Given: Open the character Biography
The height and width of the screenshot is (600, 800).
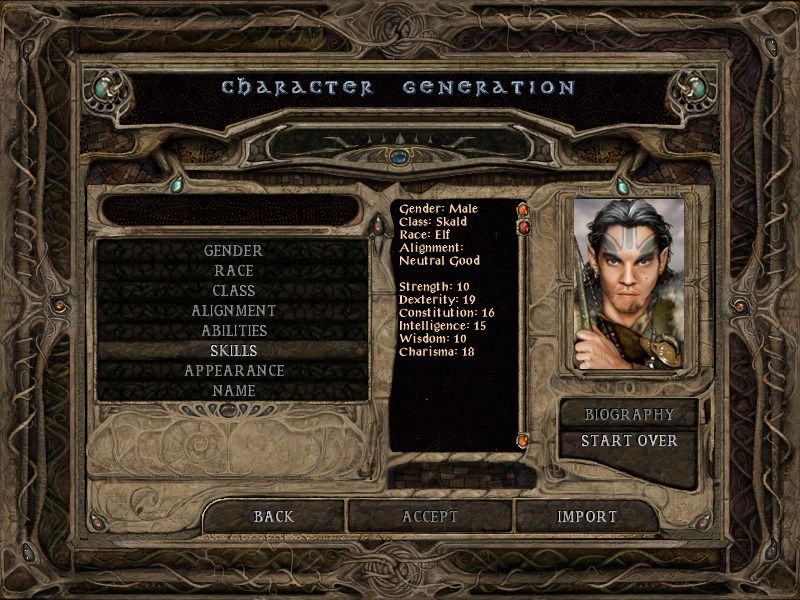Looking at the screenshot, I should pyautogui.click(x=629, y=415).
